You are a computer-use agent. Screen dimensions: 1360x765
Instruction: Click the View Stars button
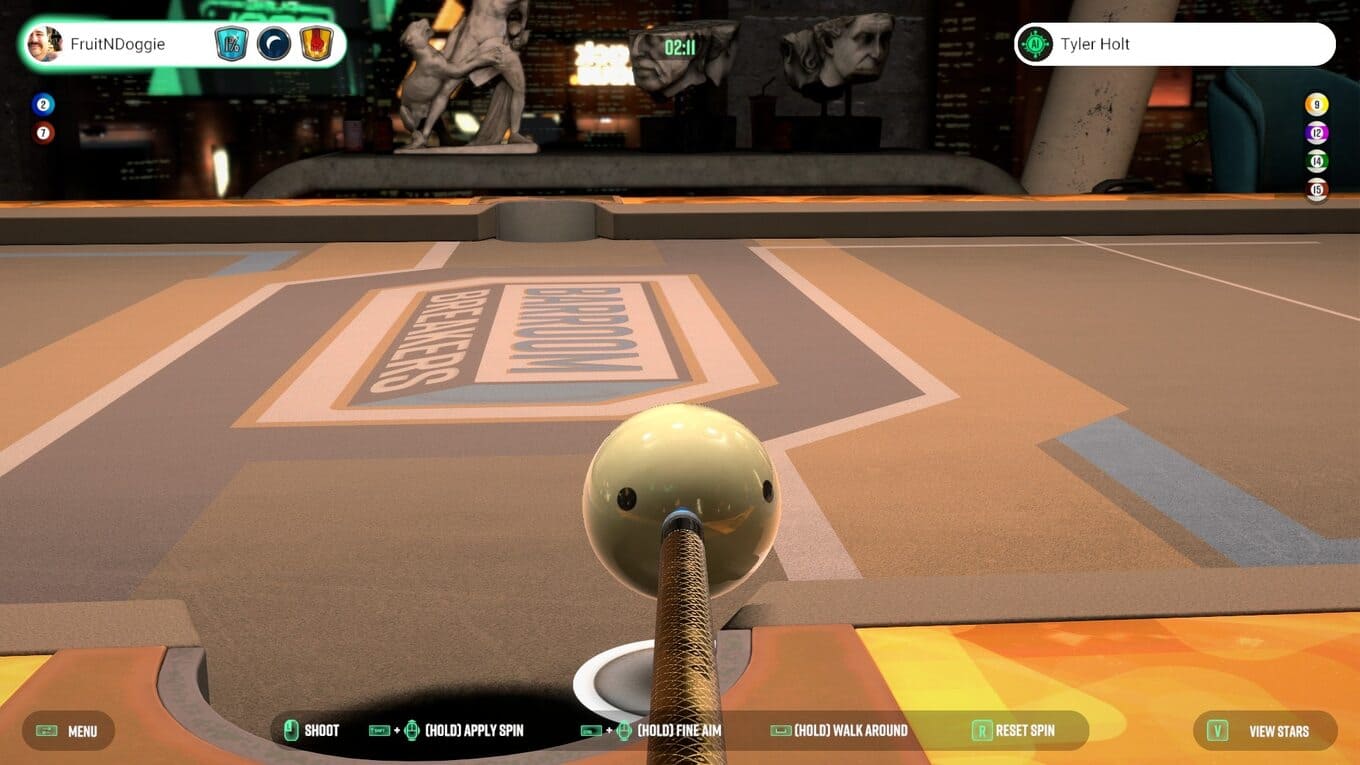[x=1265, y=731]
